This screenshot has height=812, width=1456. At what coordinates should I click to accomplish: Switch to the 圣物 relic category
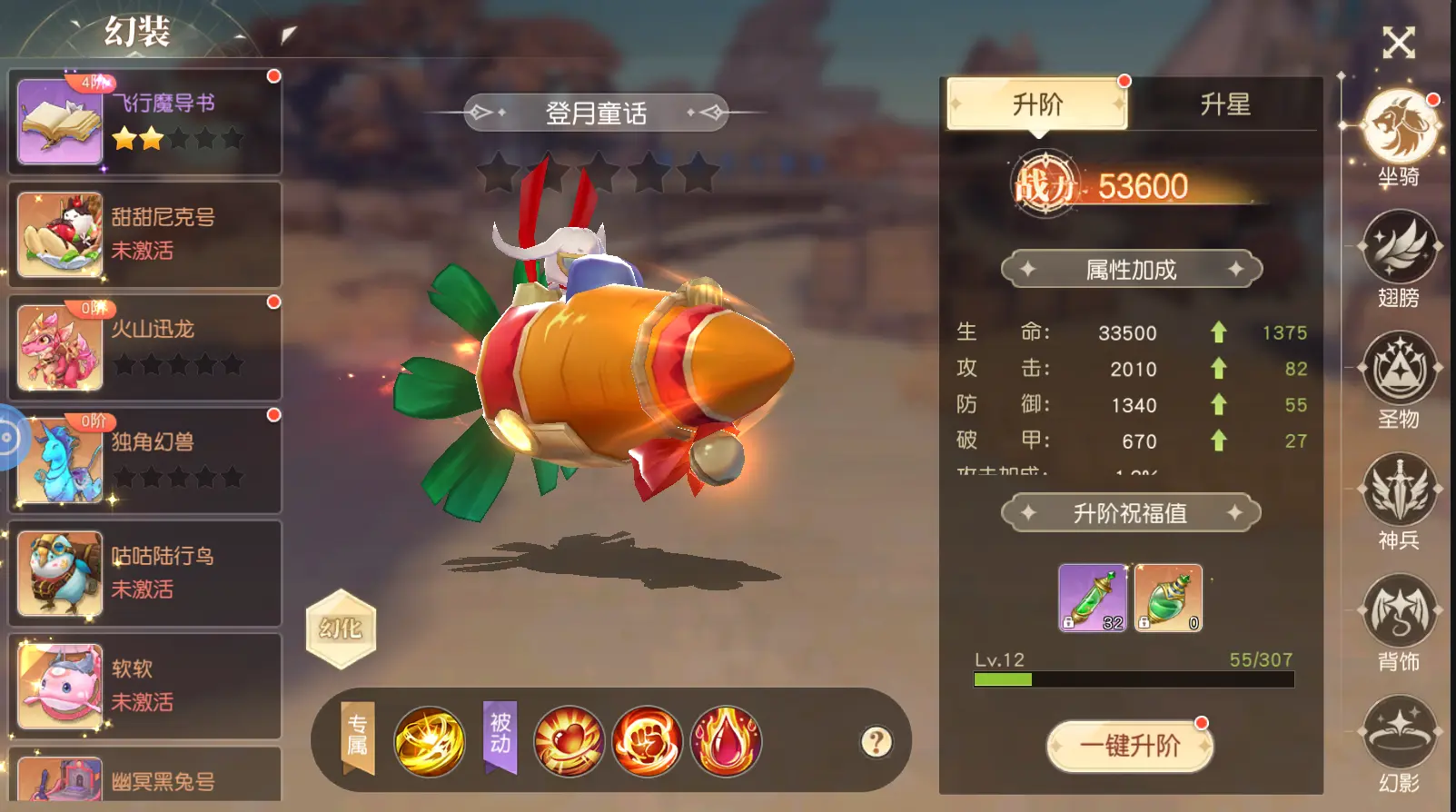pyautogui.click(x=1399, y=371)
